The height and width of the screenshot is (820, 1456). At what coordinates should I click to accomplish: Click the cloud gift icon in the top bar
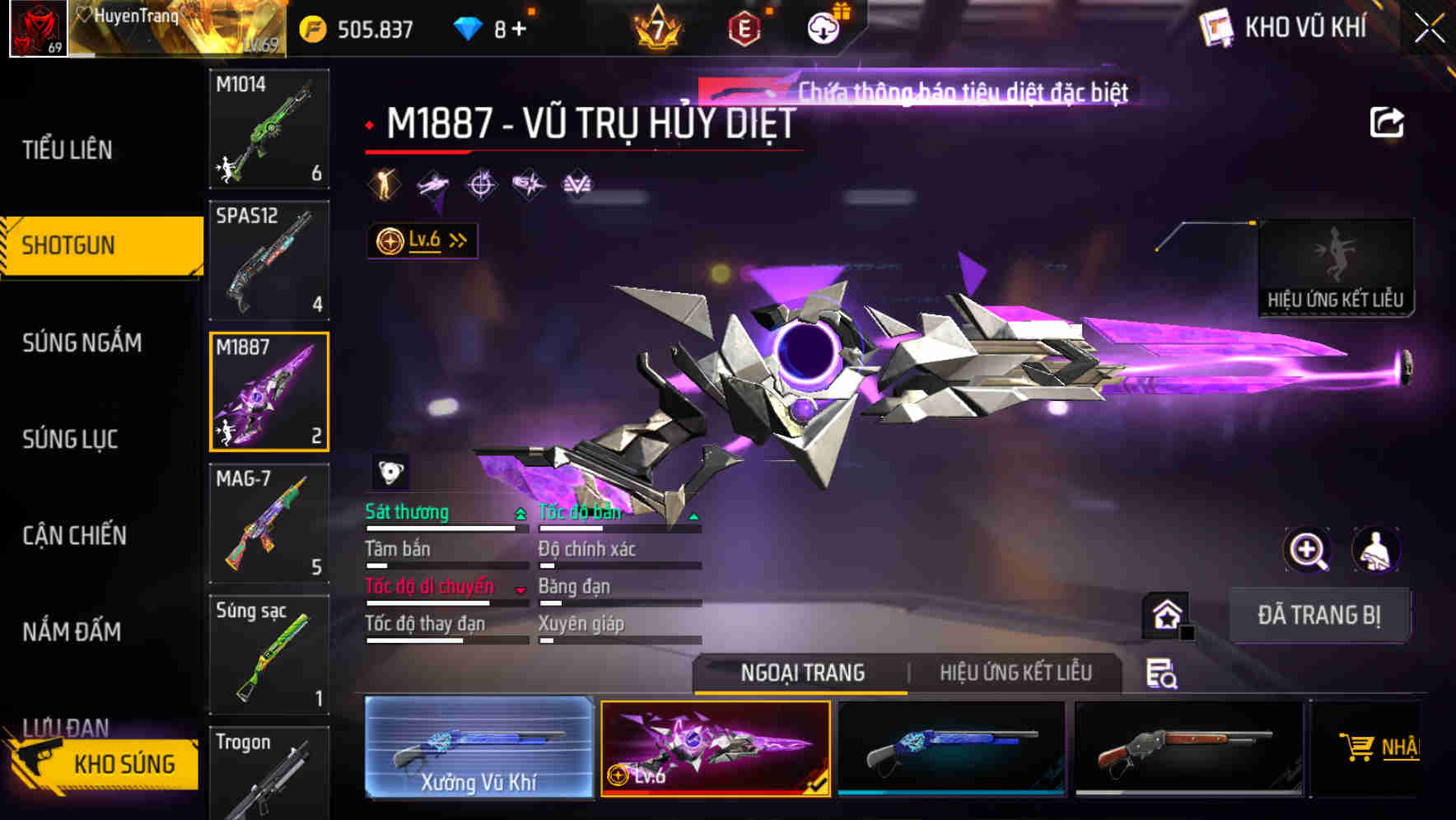821,27
